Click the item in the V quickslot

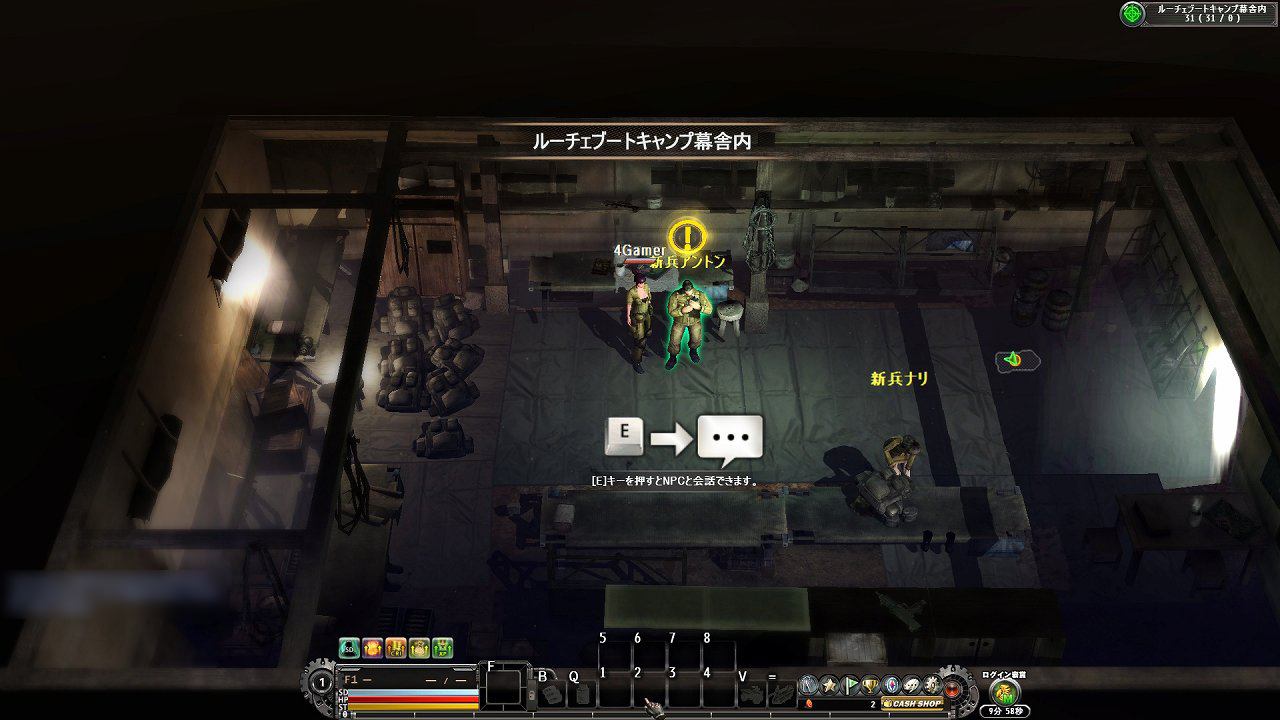point(754,693)
